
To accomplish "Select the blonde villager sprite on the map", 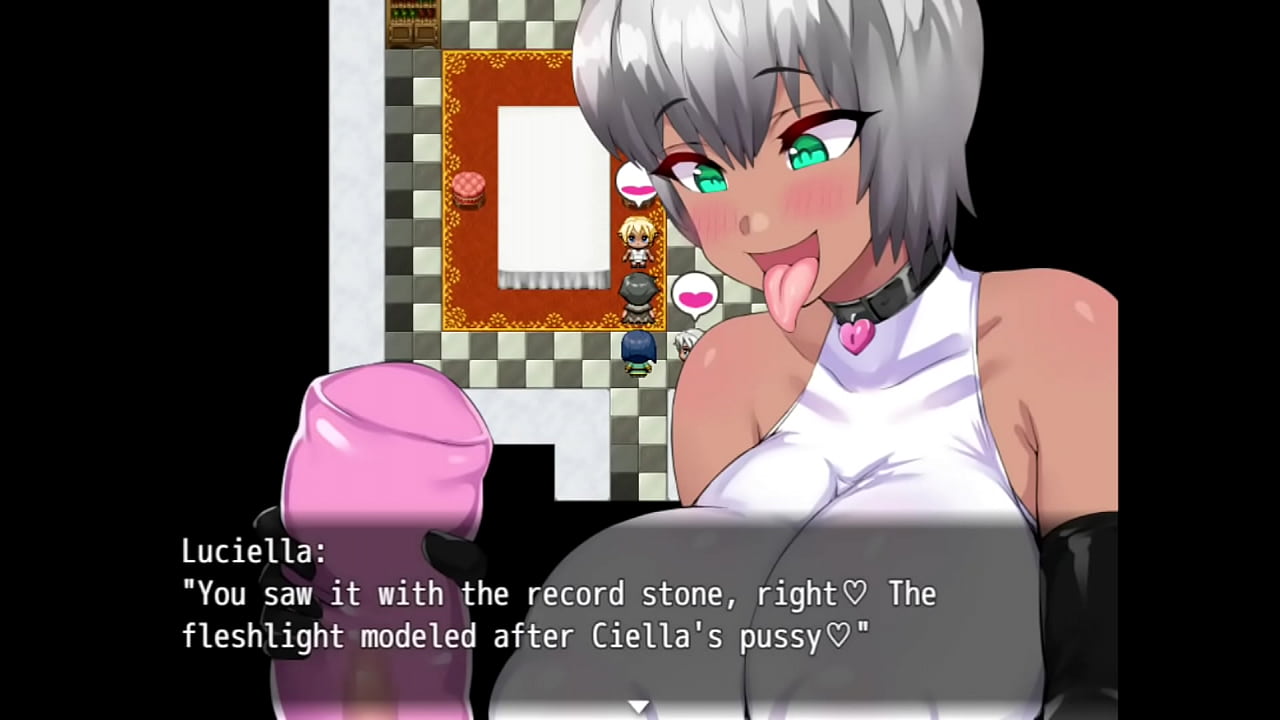I will coord(637,238).
